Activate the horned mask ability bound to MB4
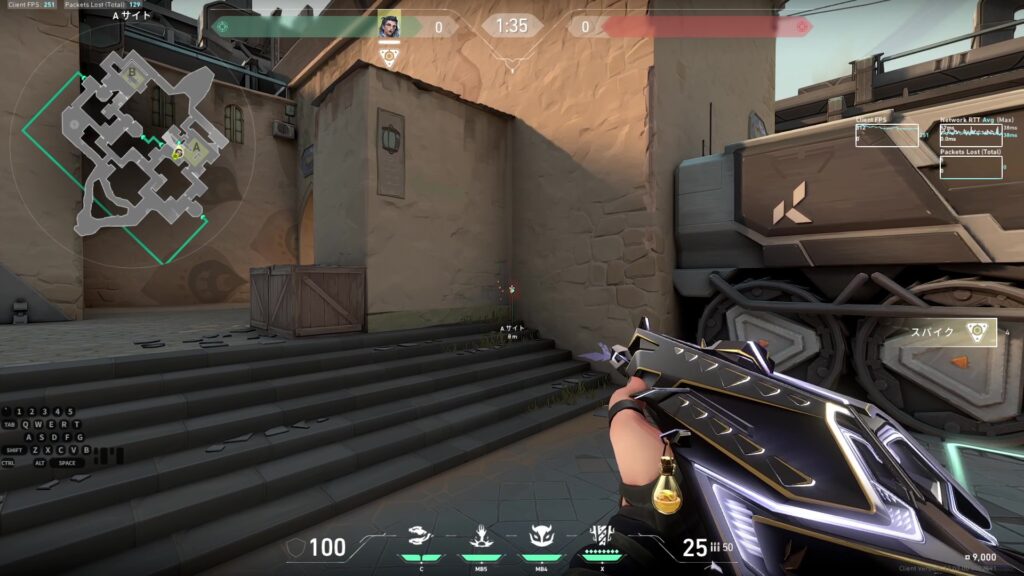This screenshot has height=576, width=1024. (x=541, y=537)
